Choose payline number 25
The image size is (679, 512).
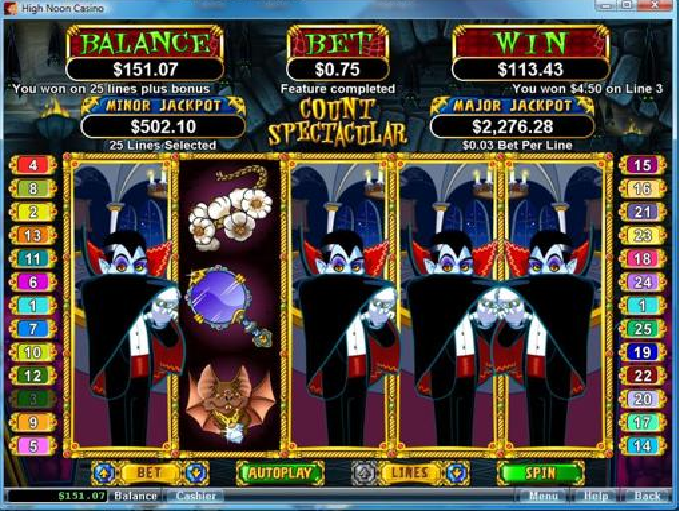tap(642, 328)
